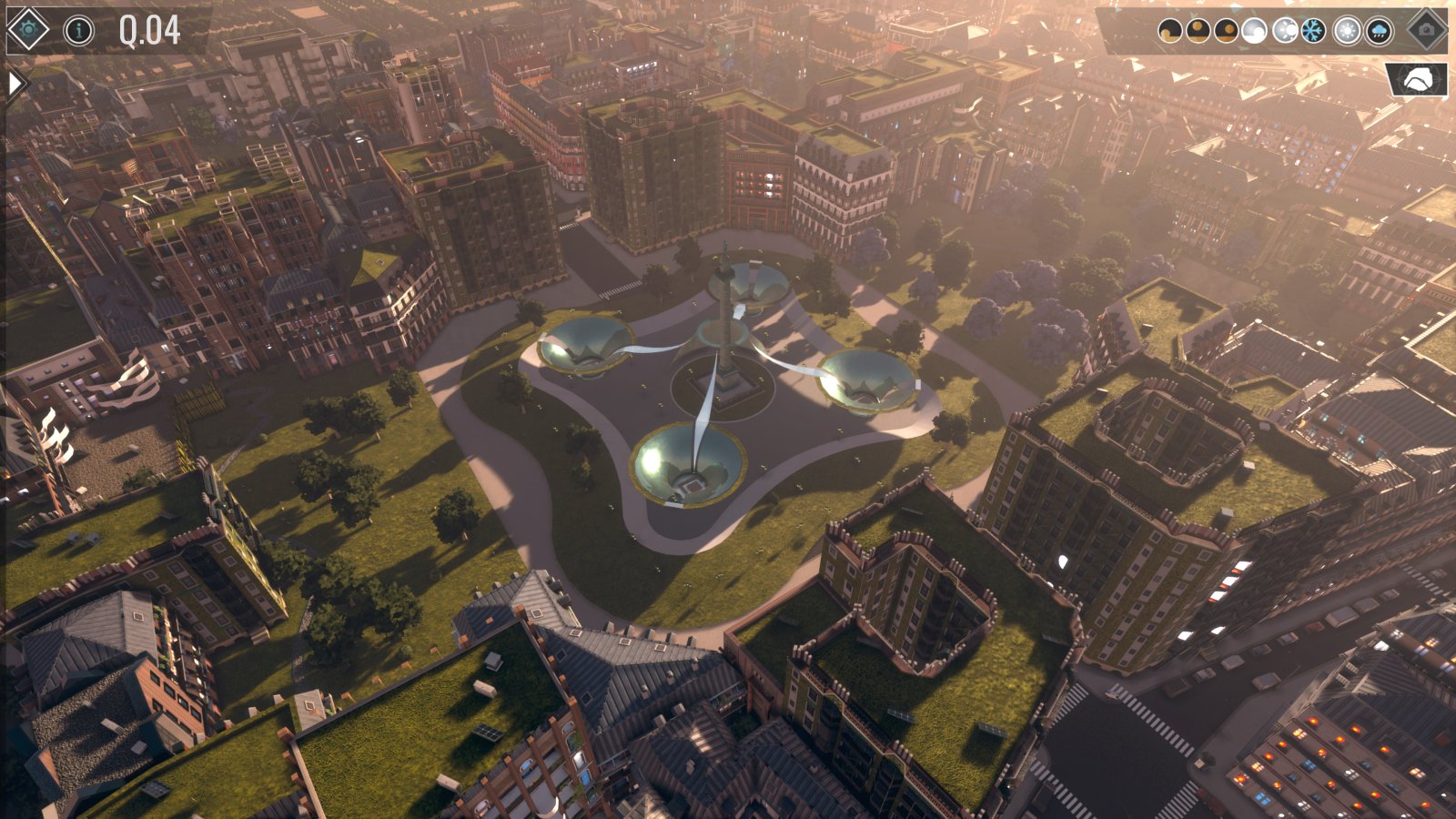Choose the midday high sun icon
Image resolution: width=1456 pixels, height=819 pixels.
coord(1198,32)
